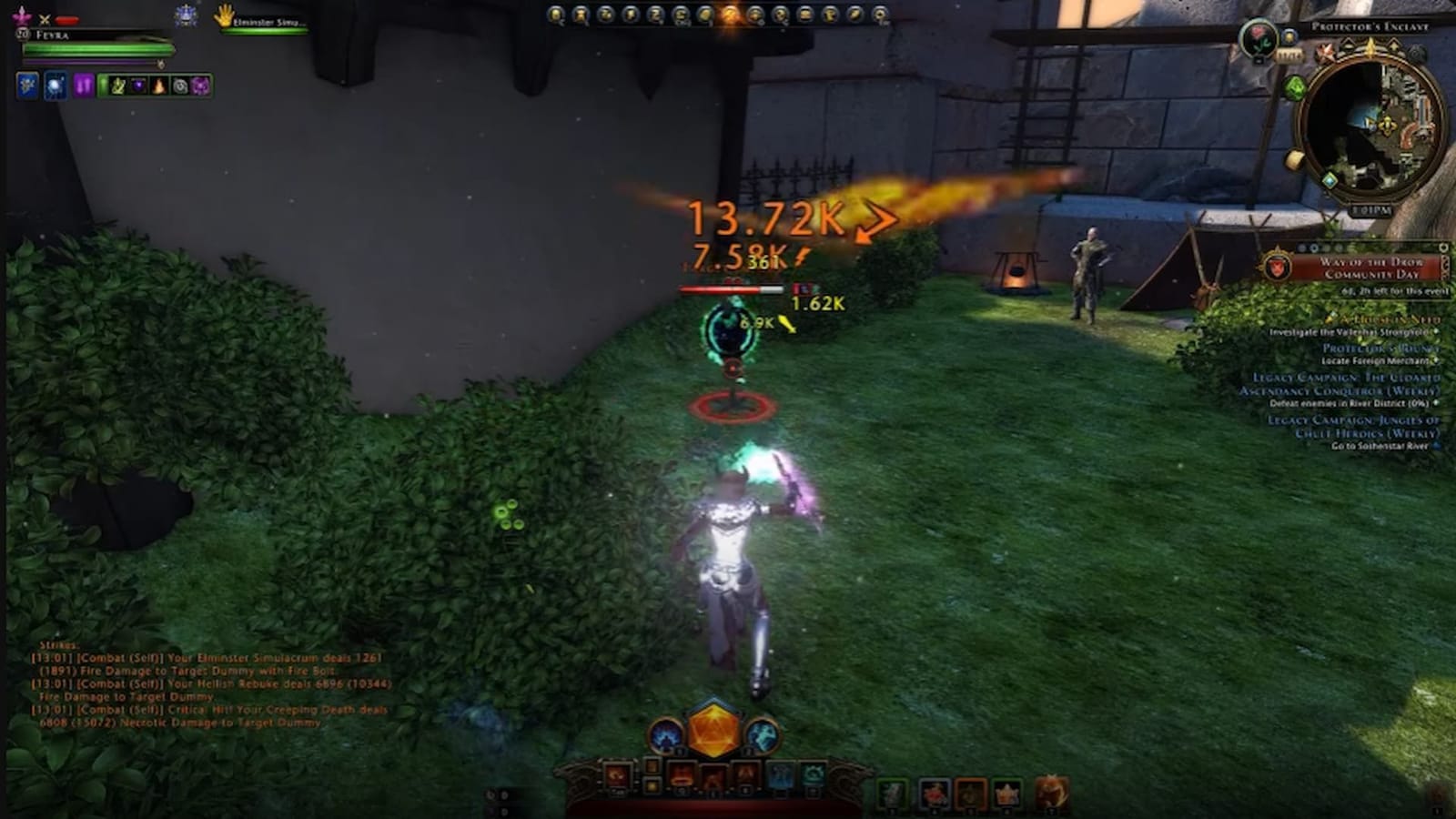Image resolution: width=1456 pixels, height=819 pixels.
Task: Collapse the Way of the Drow Community Day header
Action: 1372,269
